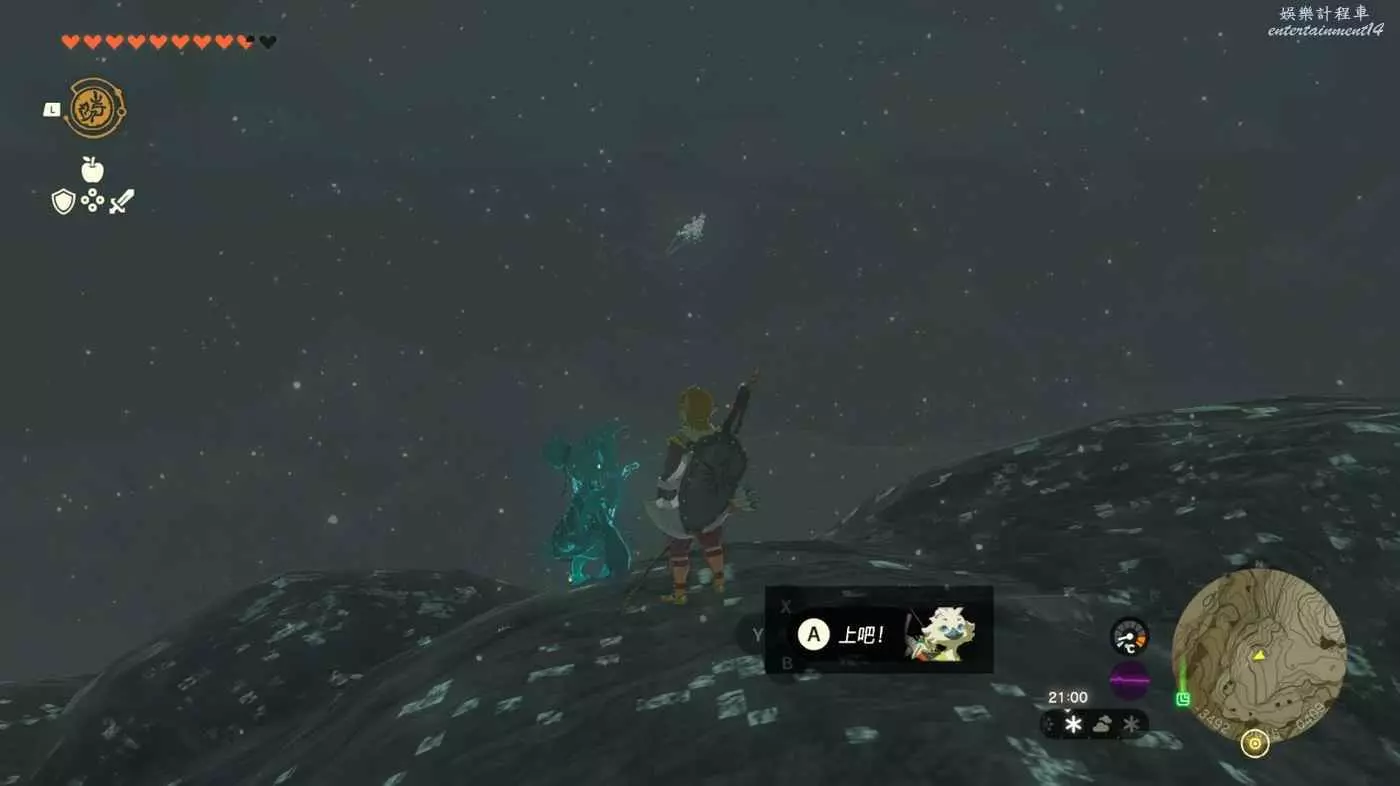Screen dimensions: 1400x786
Task: Check the temperature gauge icon
Action: 1129,637
